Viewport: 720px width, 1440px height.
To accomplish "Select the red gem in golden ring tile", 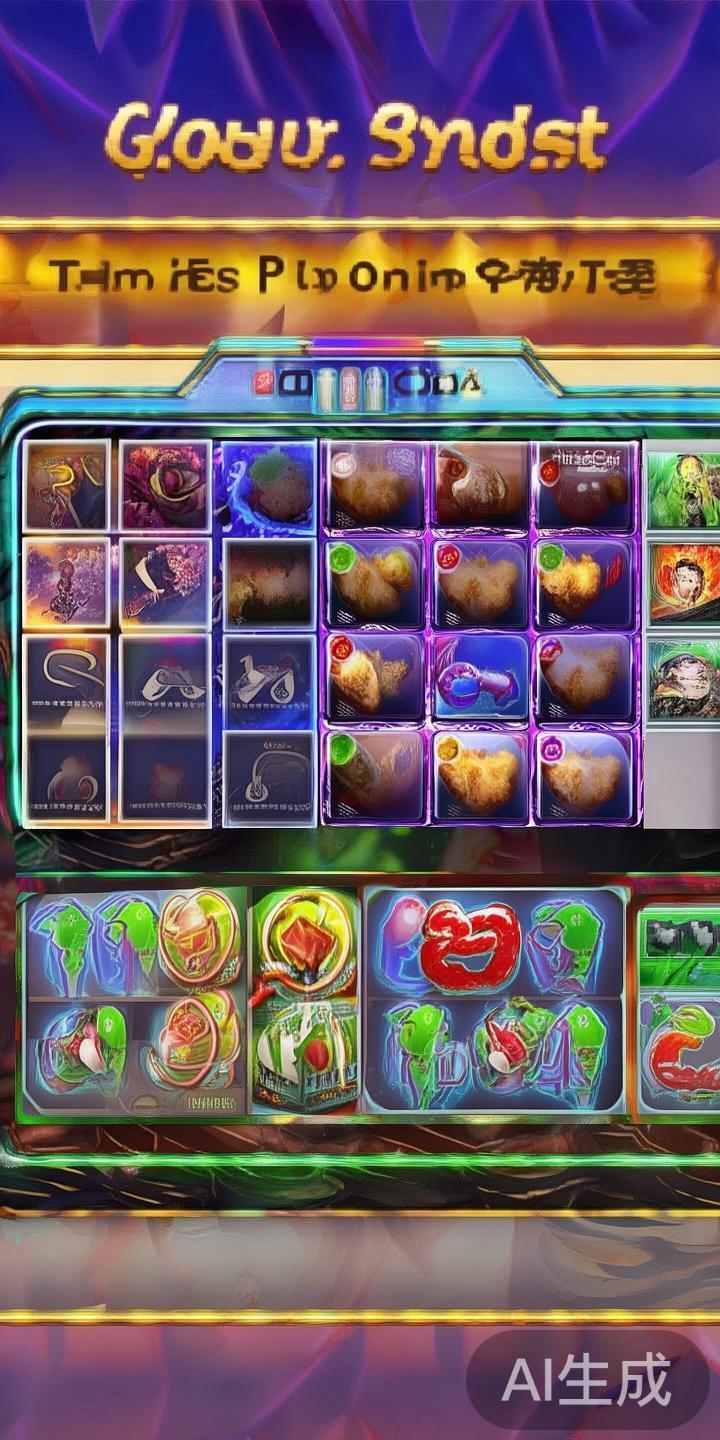I will click(305, 940).
